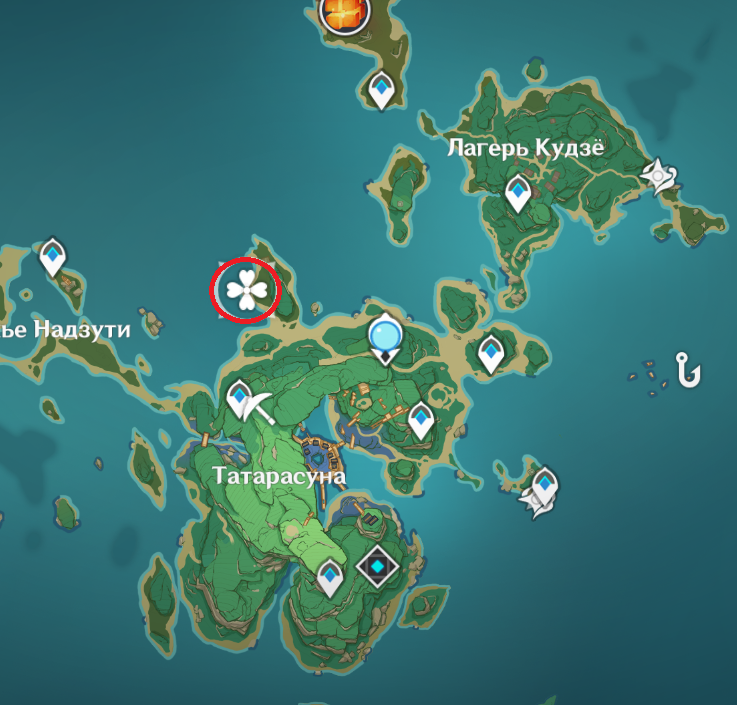Choose the teleport waypoint below Лагерь Кудзё label
Image resolution: width=737 pixels, height=705 pixels.
click(518, 193)
